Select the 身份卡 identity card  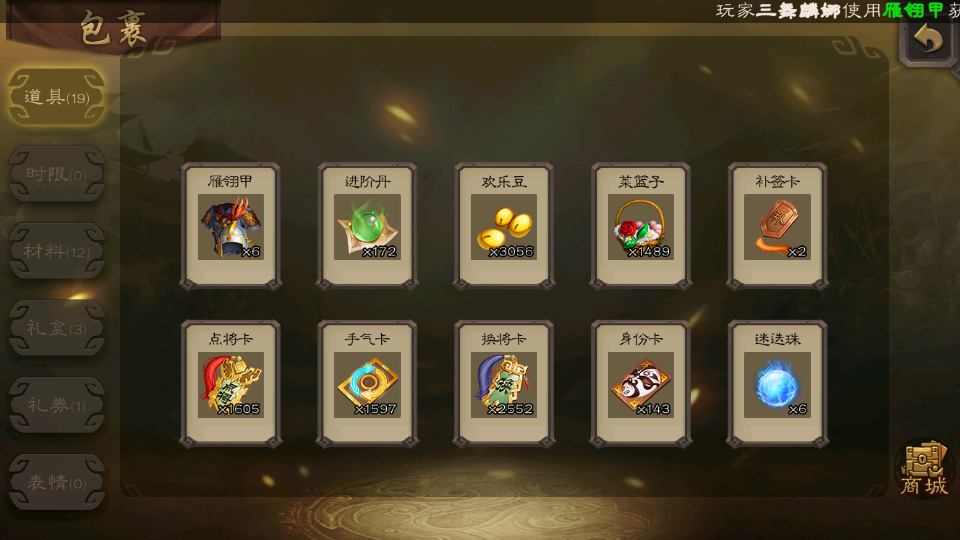point(640,383)
